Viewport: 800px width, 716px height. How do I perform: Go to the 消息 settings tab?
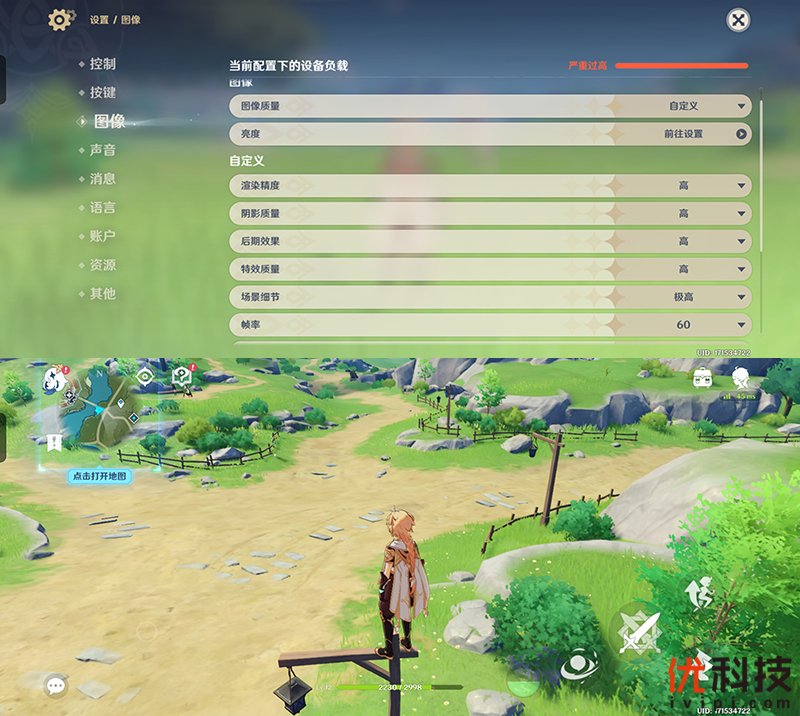pyautogui.click(x=102, y=179)
